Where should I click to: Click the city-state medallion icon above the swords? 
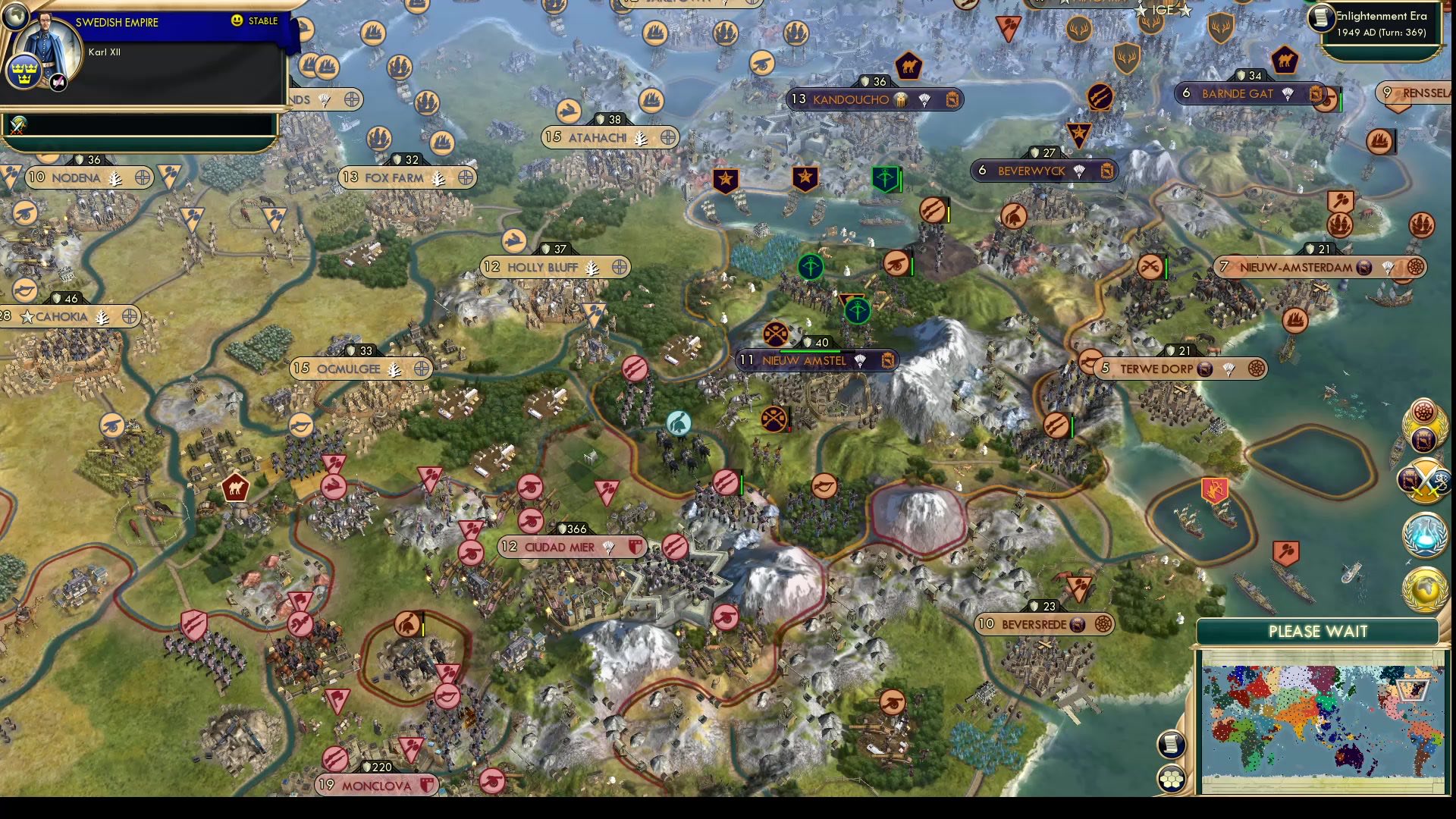point(1423,438)
